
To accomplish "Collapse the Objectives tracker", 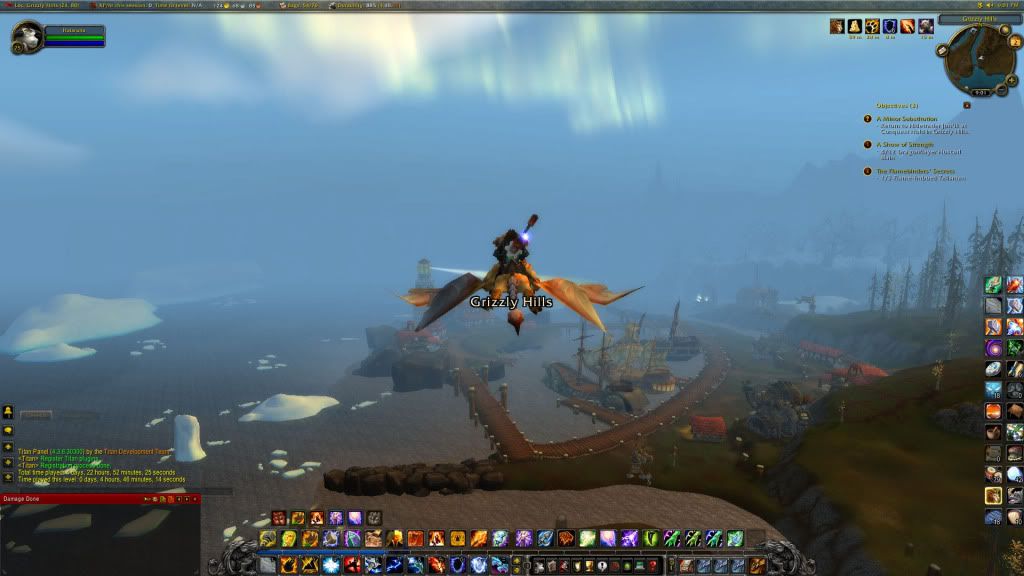I will [x=967, y=104].
